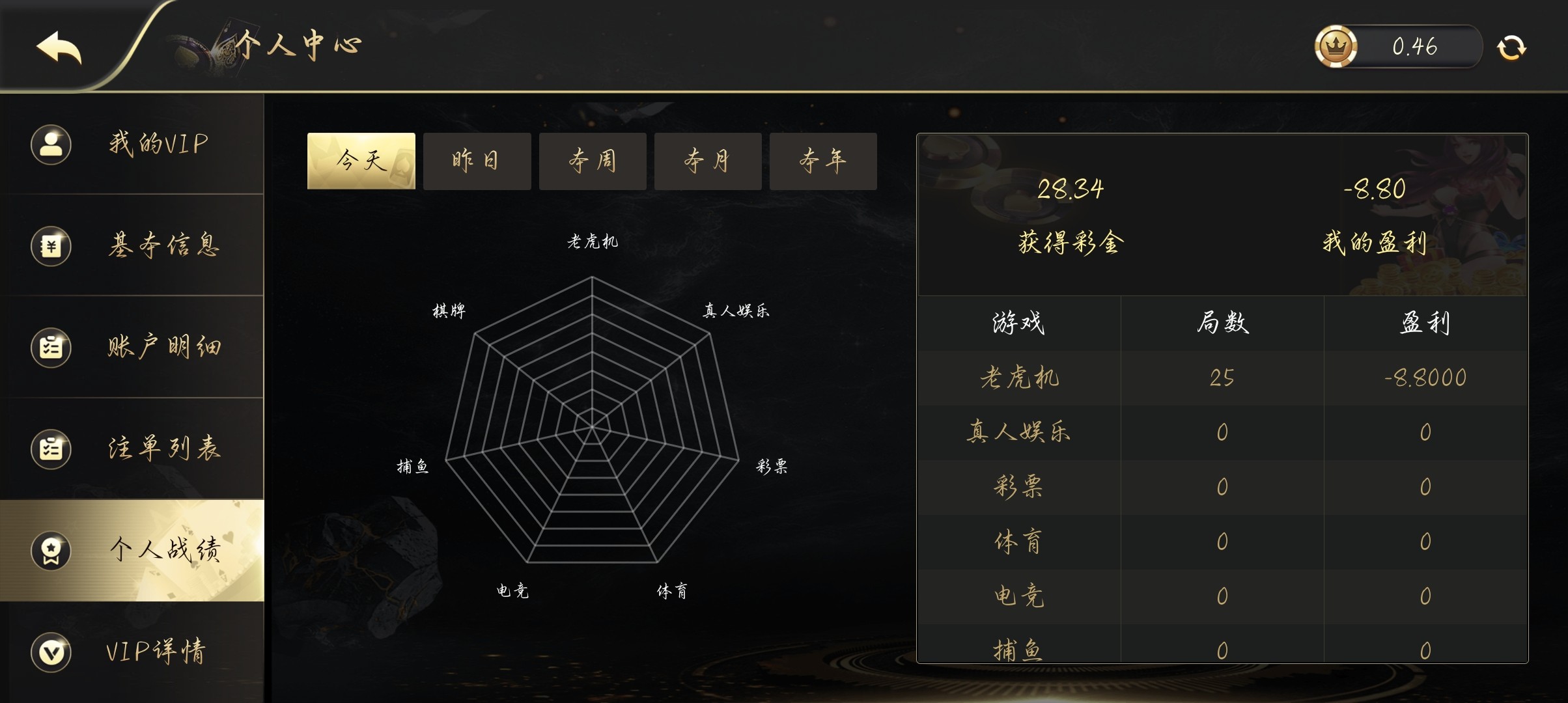
Task: Click the 我的盈利 value -8.80
Action: click(1374, 189)
